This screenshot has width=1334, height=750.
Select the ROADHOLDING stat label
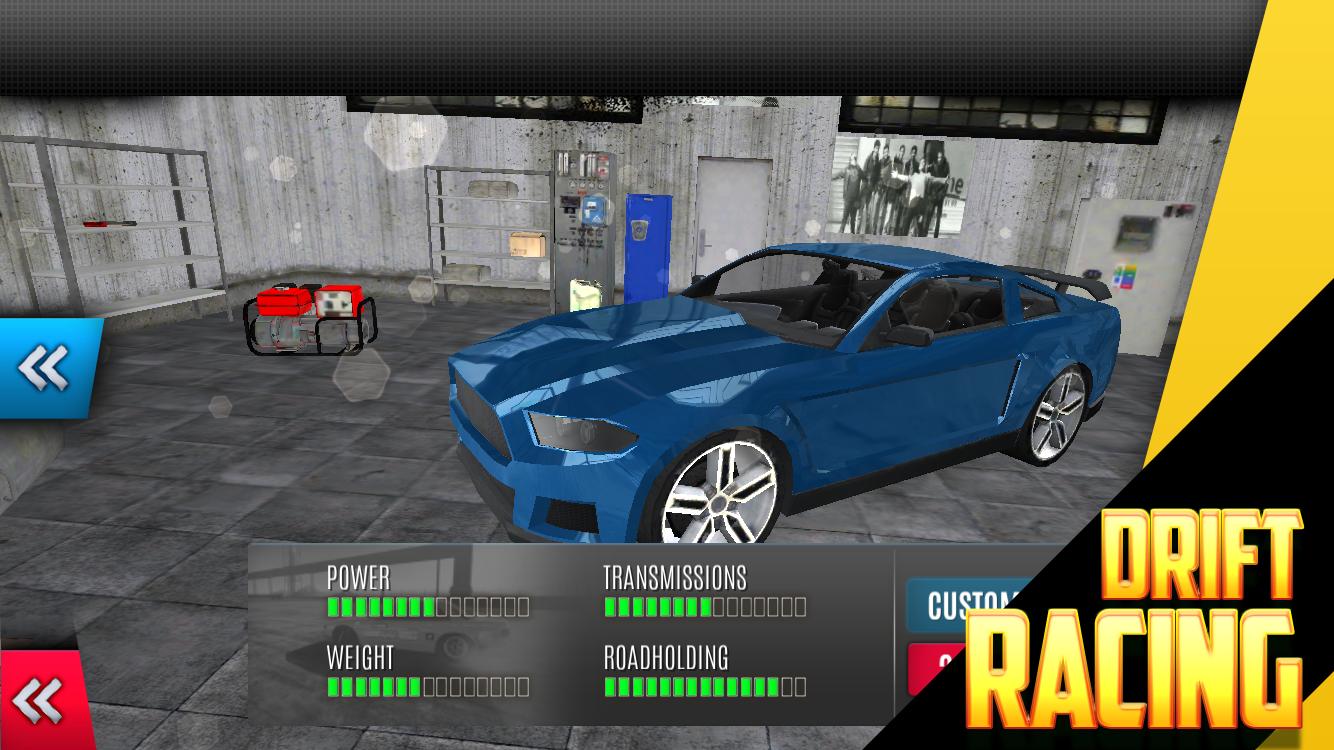coord(665,658)
